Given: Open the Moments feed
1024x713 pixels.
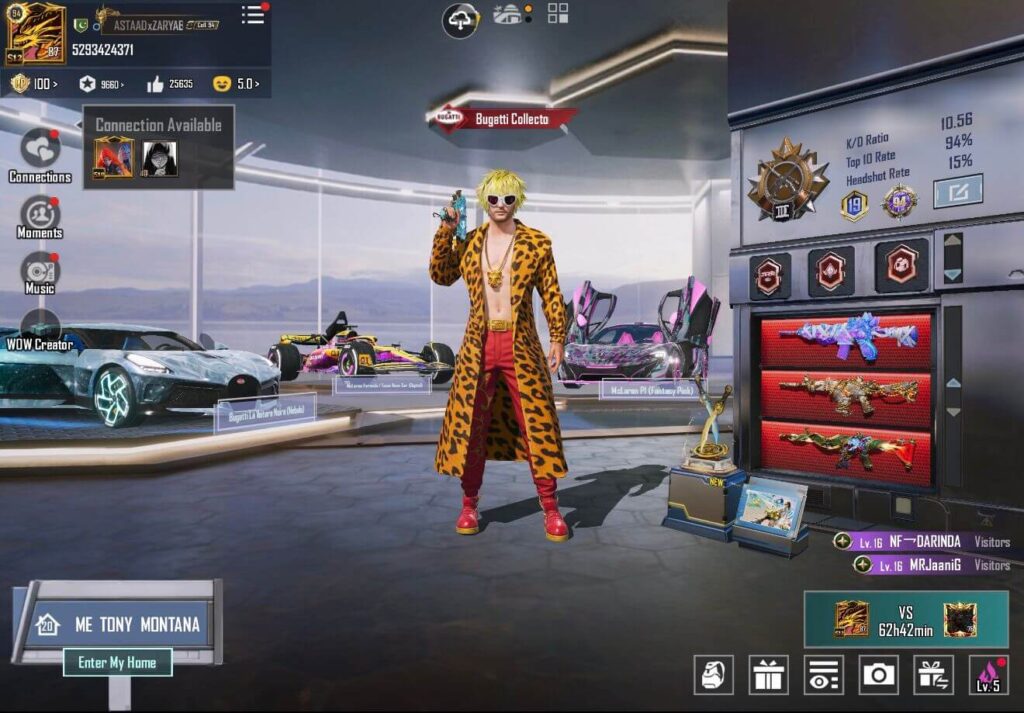Looking at the screenshot, I should (40, 213).
